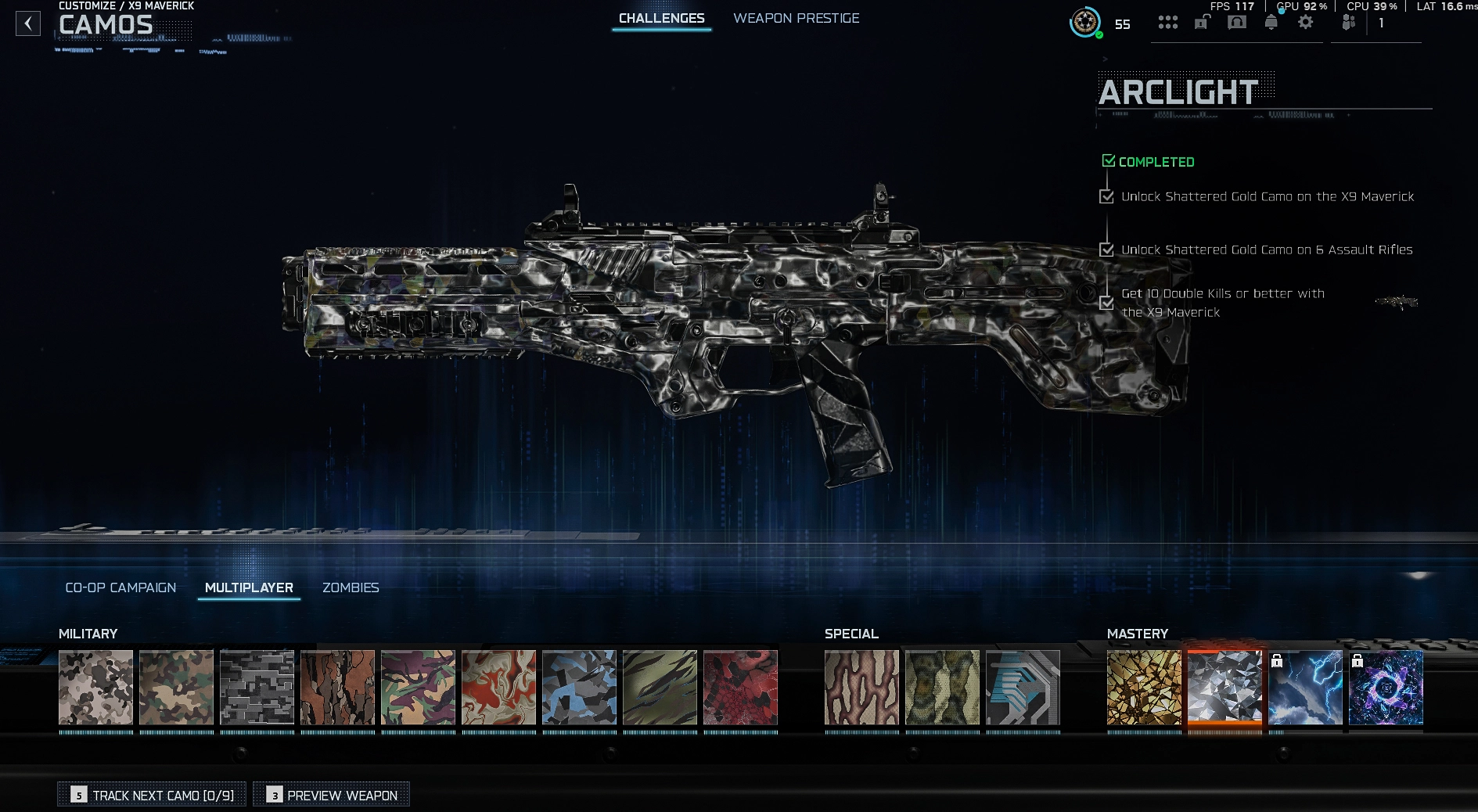
Task: Open the social friends icon
Action: (1348, 23)
